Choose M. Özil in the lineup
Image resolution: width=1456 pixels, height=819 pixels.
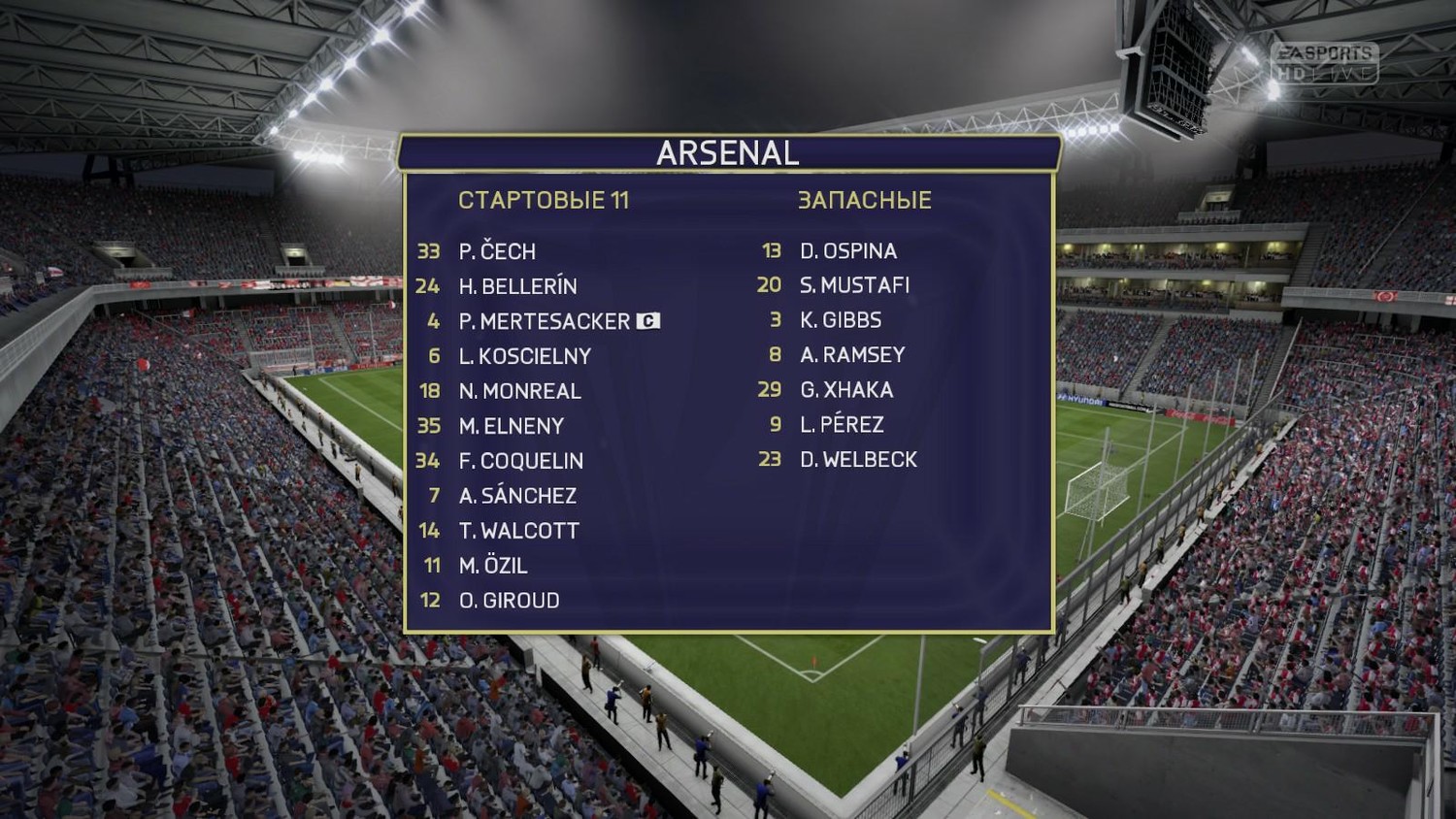pos(493,566)
